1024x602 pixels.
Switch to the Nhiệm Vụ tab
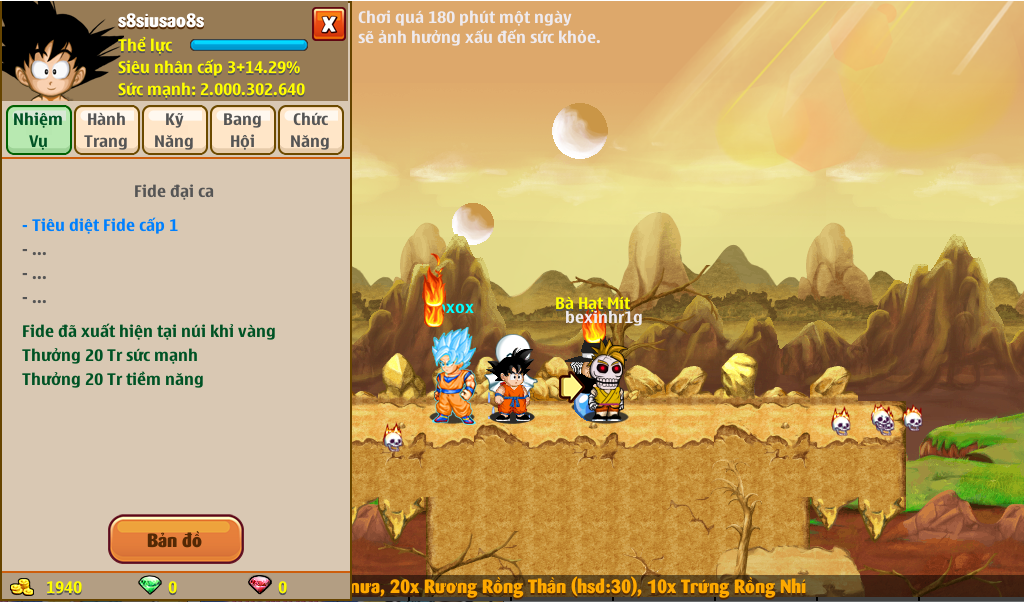[x=39, y=130]
